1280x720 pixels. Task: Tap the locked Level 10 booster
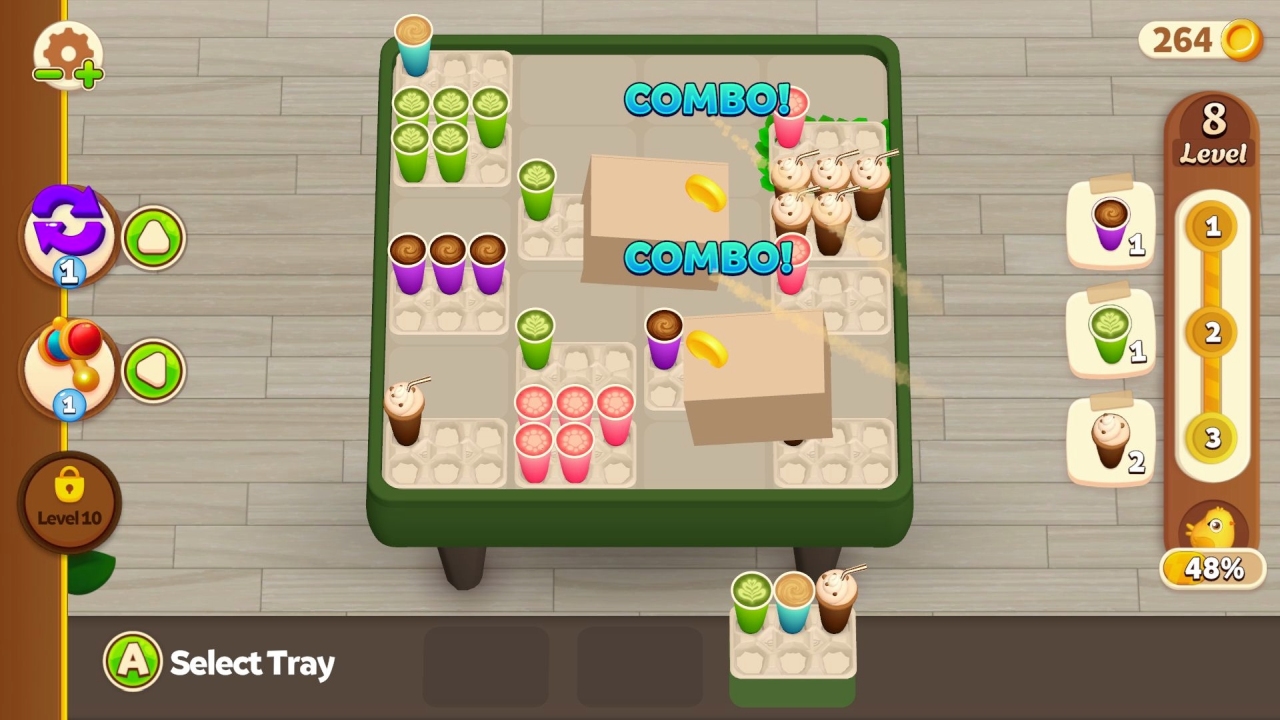point(68,503)
